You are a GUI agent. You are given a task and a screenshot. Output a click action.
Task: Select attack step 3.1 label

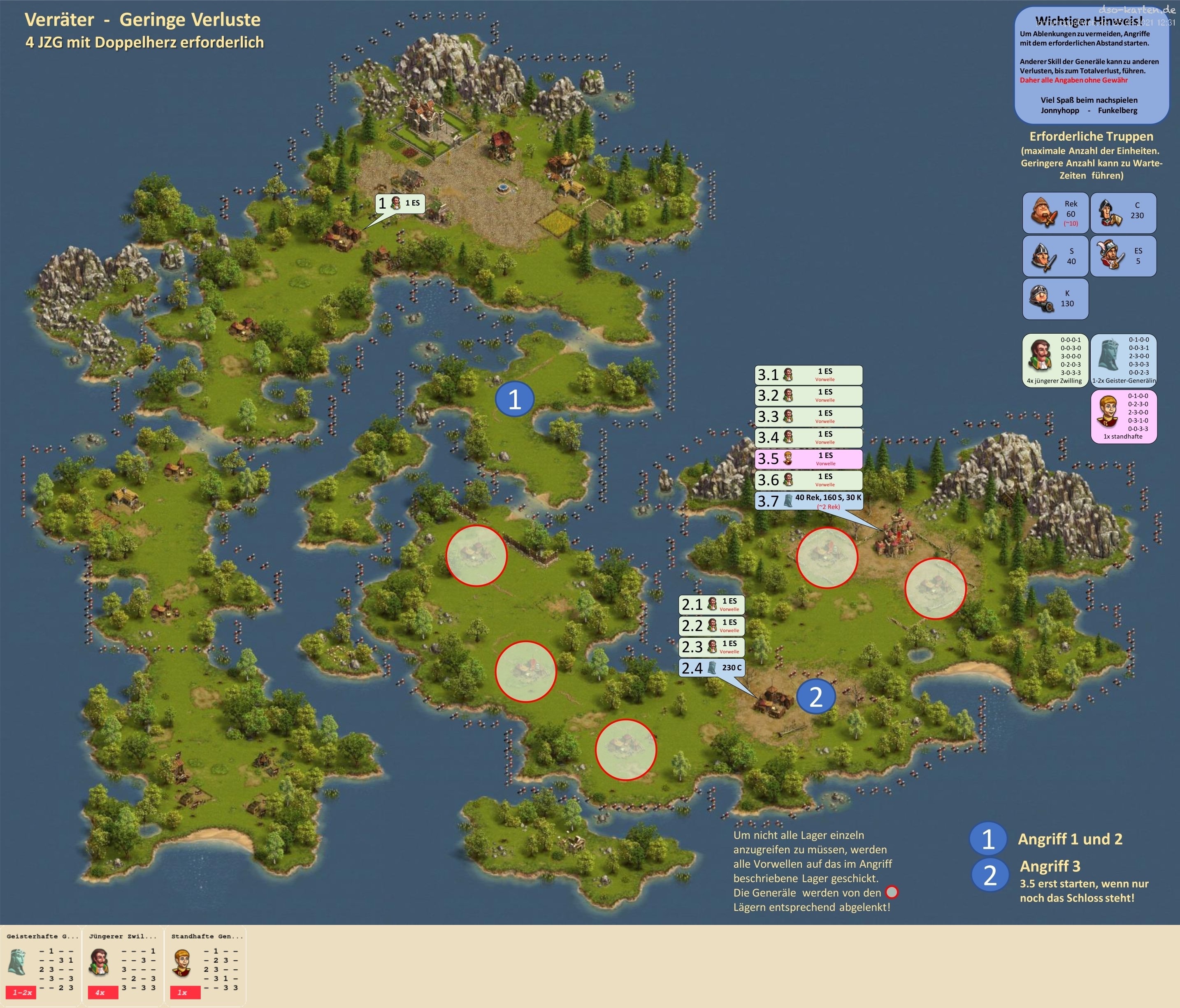(808, 375)
